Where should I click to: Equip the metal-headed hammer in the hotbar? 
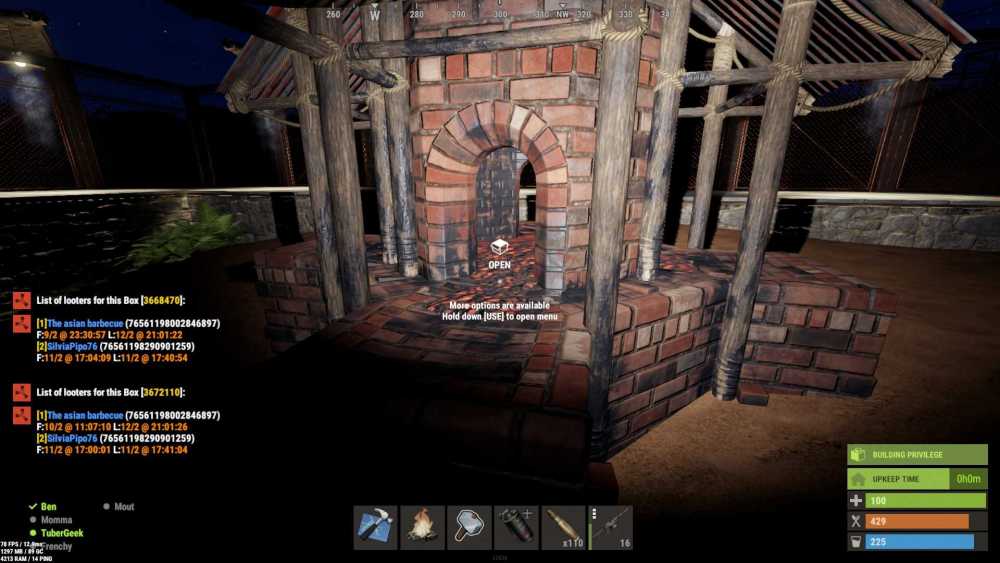469,527
